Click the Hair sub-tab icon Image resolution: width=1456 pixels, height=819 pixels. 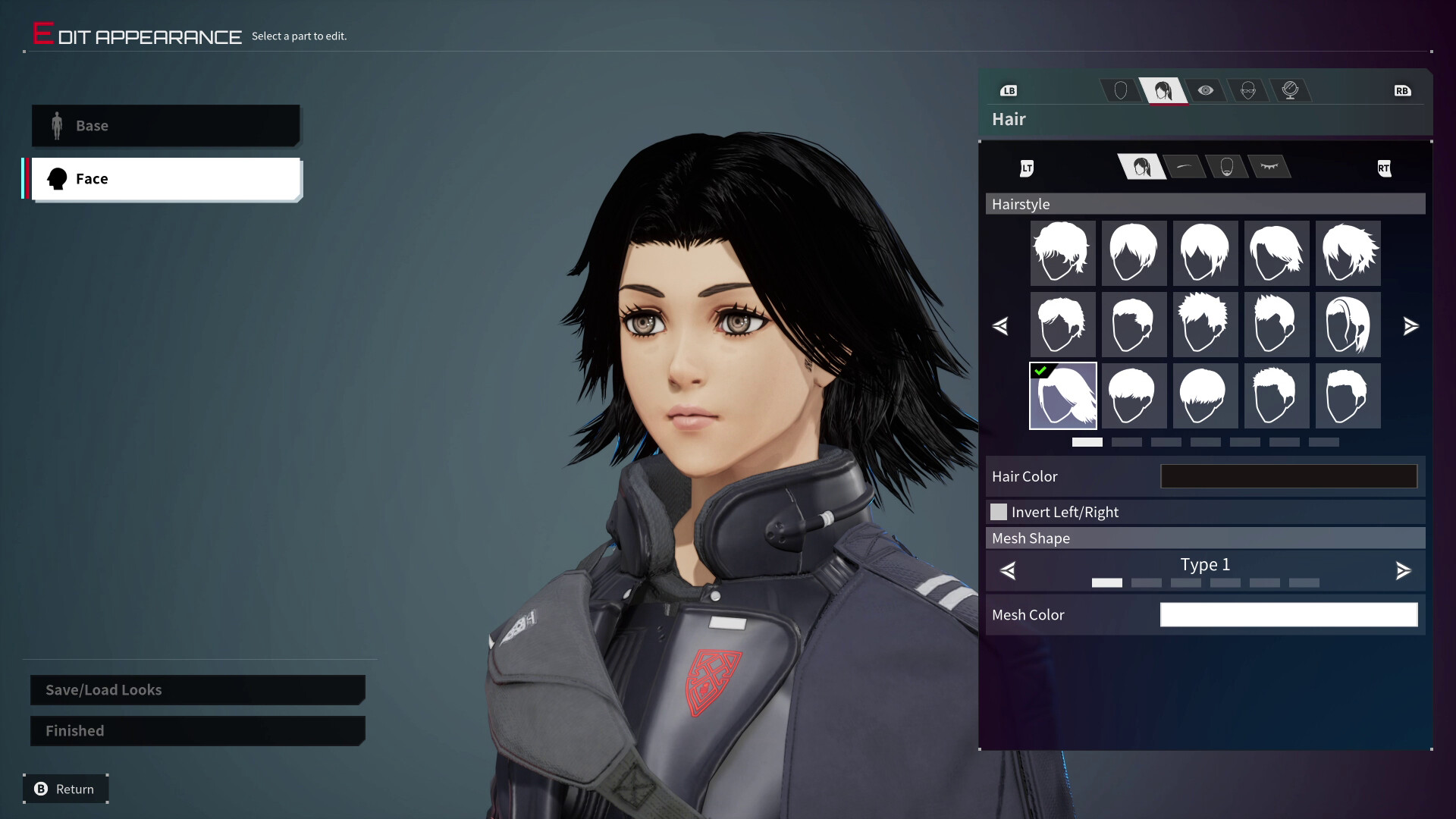1141,167
